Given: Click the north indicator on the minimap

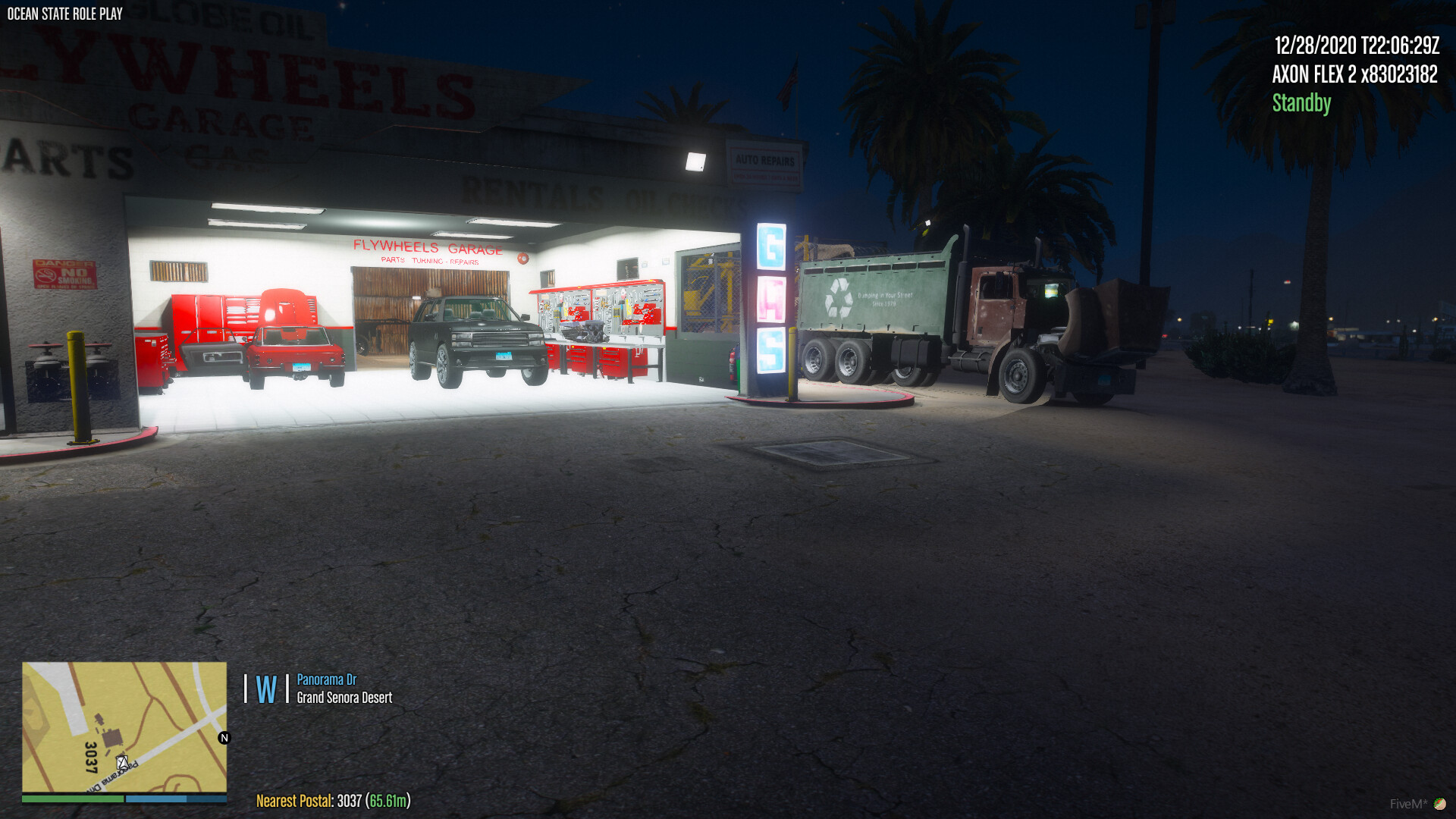Looking at the screenshot, I should point(223,737).
